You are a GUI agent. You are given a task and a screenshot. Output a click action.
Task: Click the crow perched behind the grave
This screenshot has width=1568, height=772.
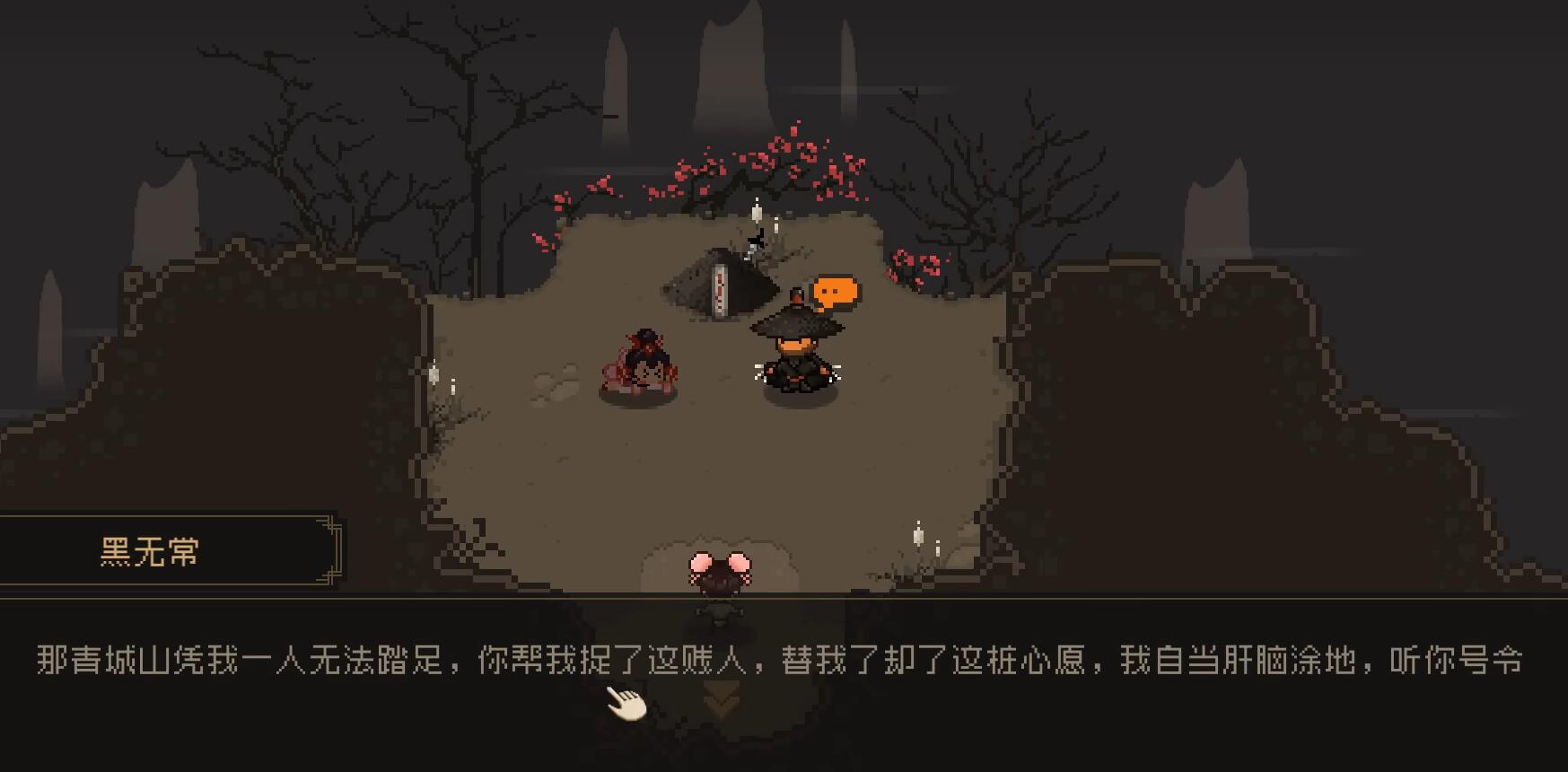tap(754, 240)
